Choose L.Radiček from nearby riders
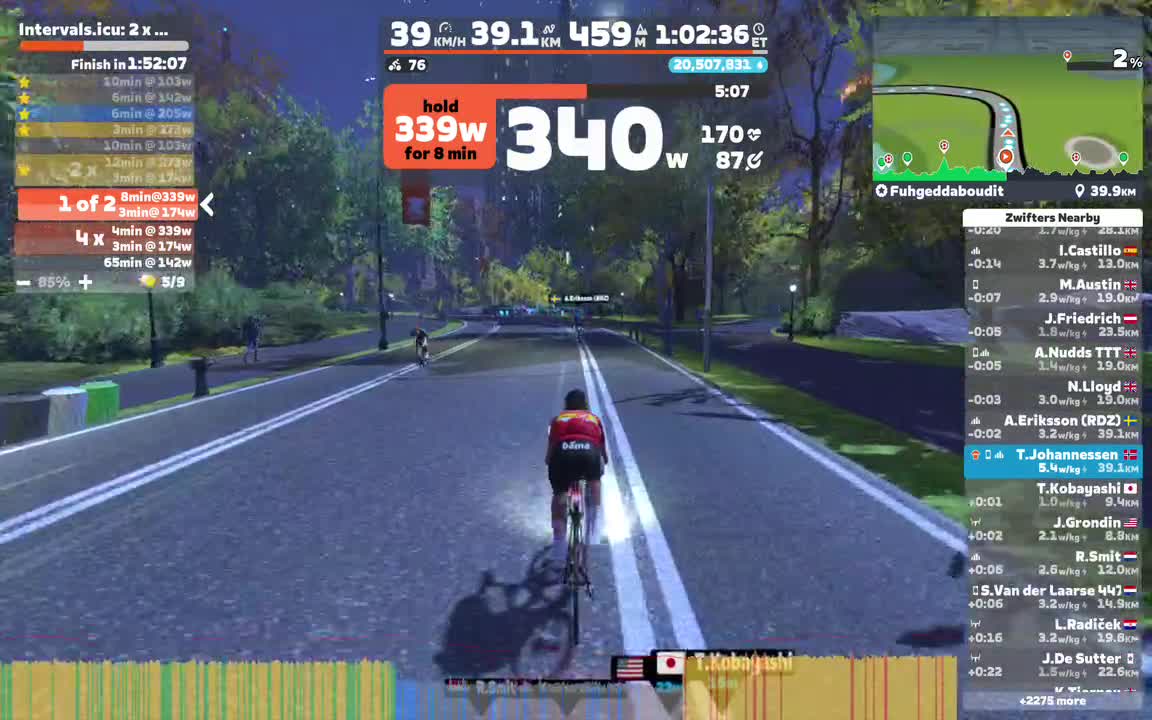This screenshot has height=720, width=1152. 1052,631
